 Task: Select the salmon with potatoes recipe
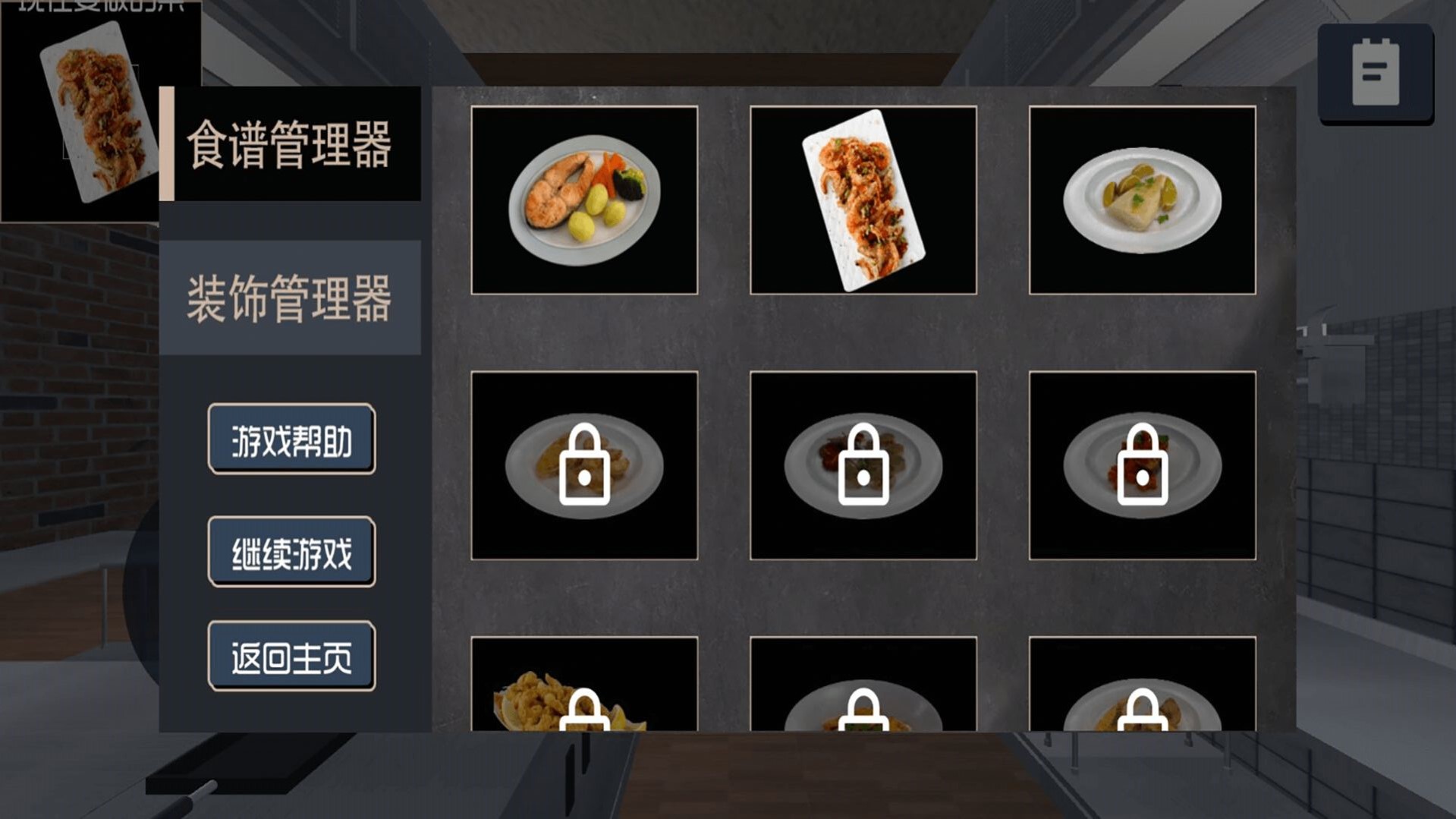584,199
